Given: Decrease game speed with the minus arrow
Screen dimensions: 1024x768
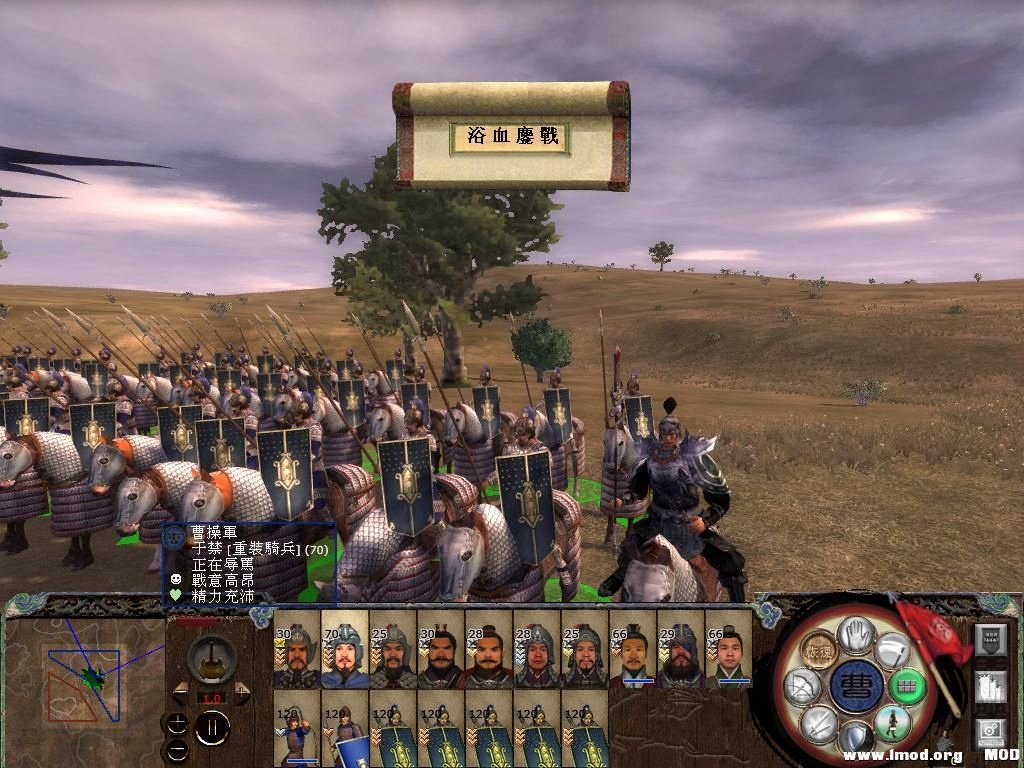Looking at the screenshot, I should 181,693.
